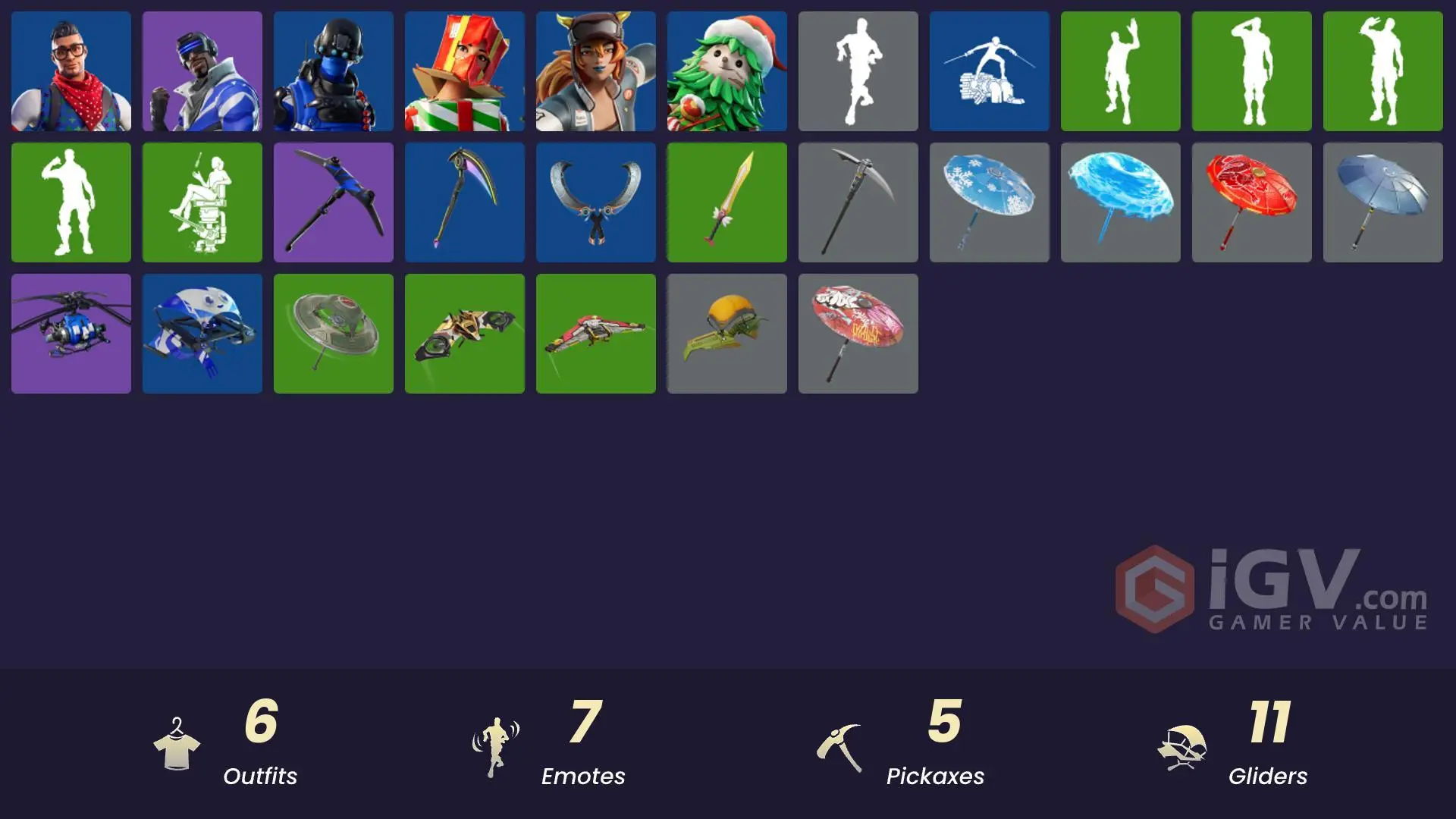Select the outfit with red bandana and glasses
This screenshot has width=1456, height=819.
[71, 71]
